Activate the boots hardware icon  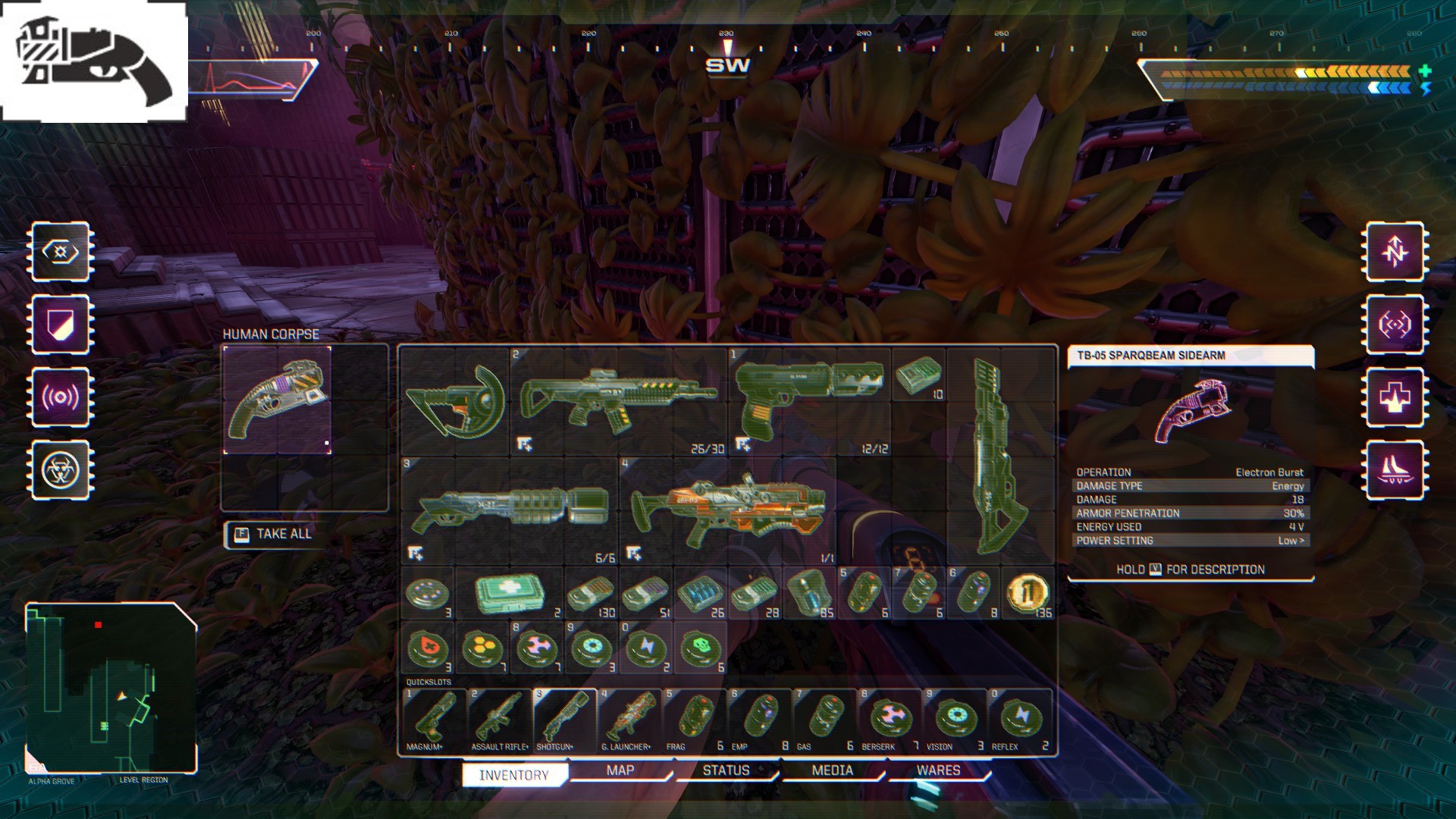pyautogui.click(x=1395, y=470)
